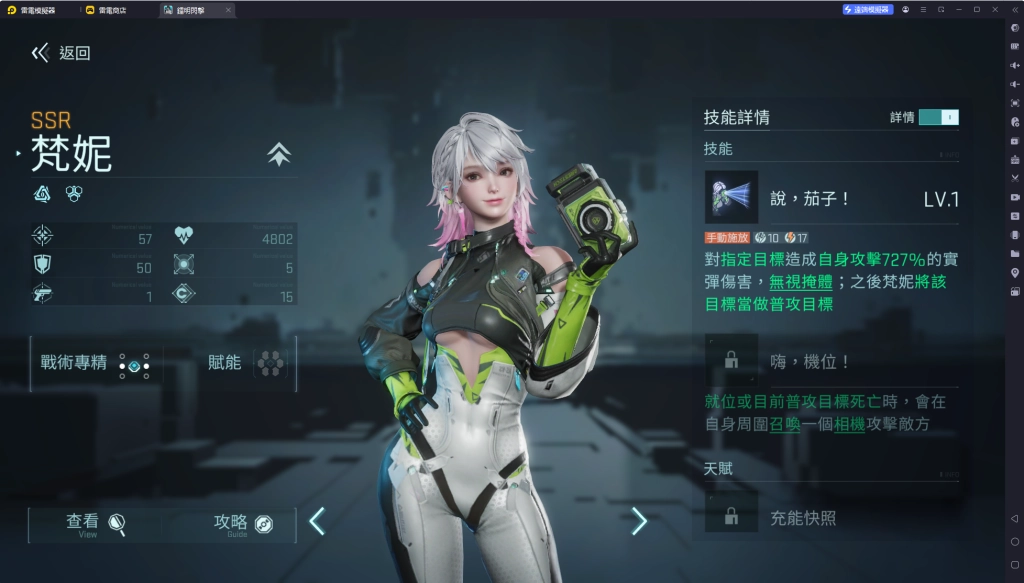The height and width of the screenshot is (583, 1024).
Task: Toggle the 詳情 details switch
Action: (x=938, y=117)
